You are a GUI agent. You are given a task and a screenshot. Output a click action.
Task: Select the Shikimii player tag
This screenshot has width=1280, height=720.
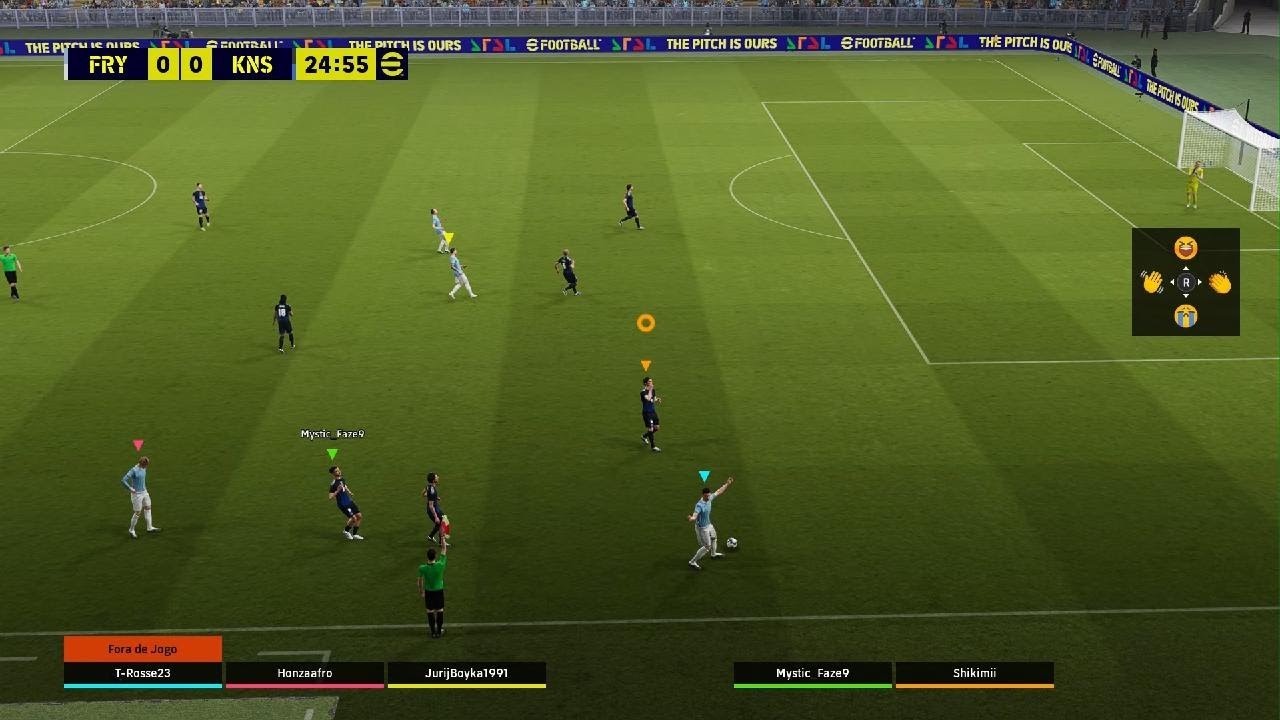click(974, 674)
